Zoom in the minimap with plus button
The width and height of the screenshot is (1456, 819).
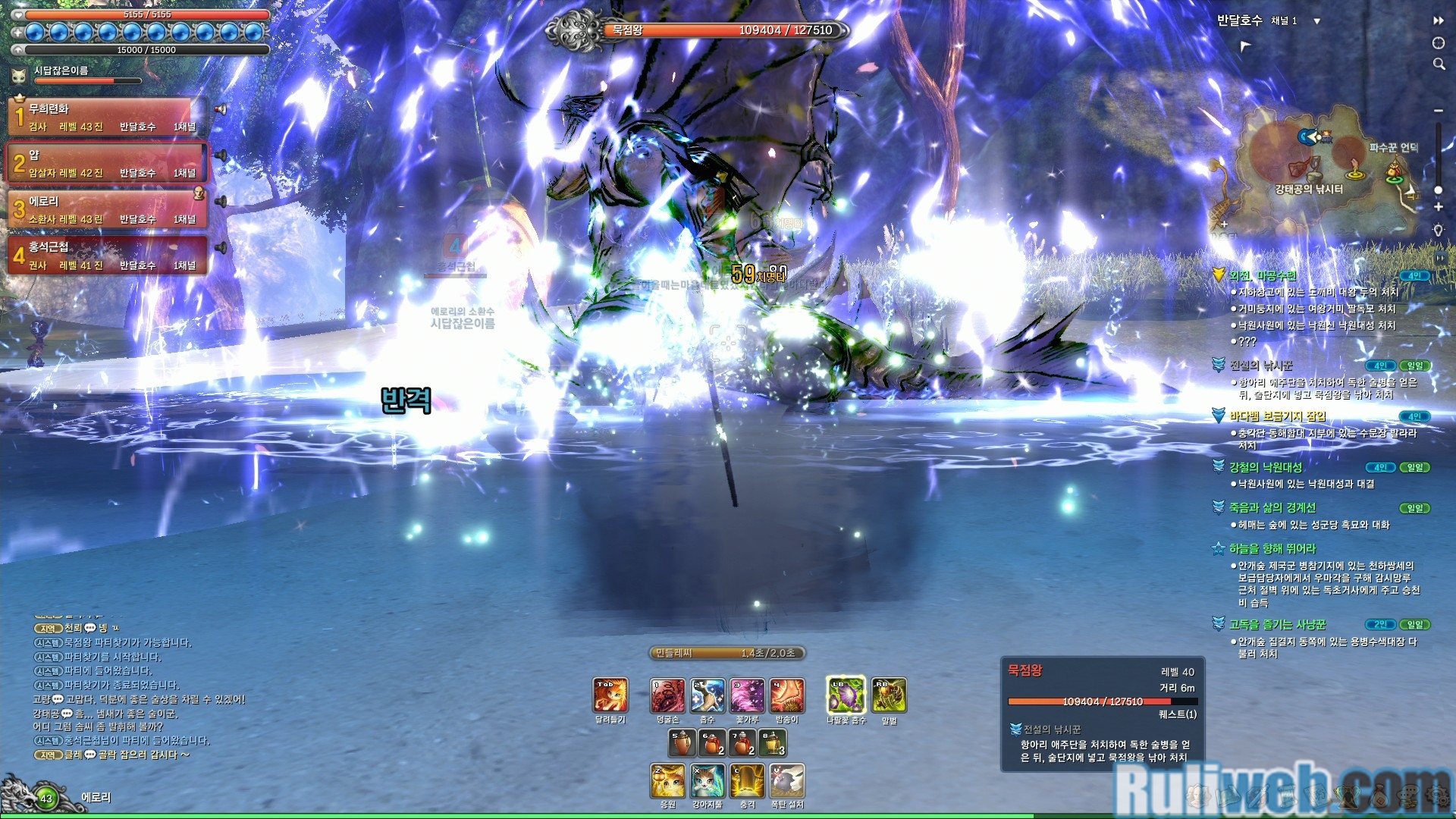click(x=1439, y=206)
